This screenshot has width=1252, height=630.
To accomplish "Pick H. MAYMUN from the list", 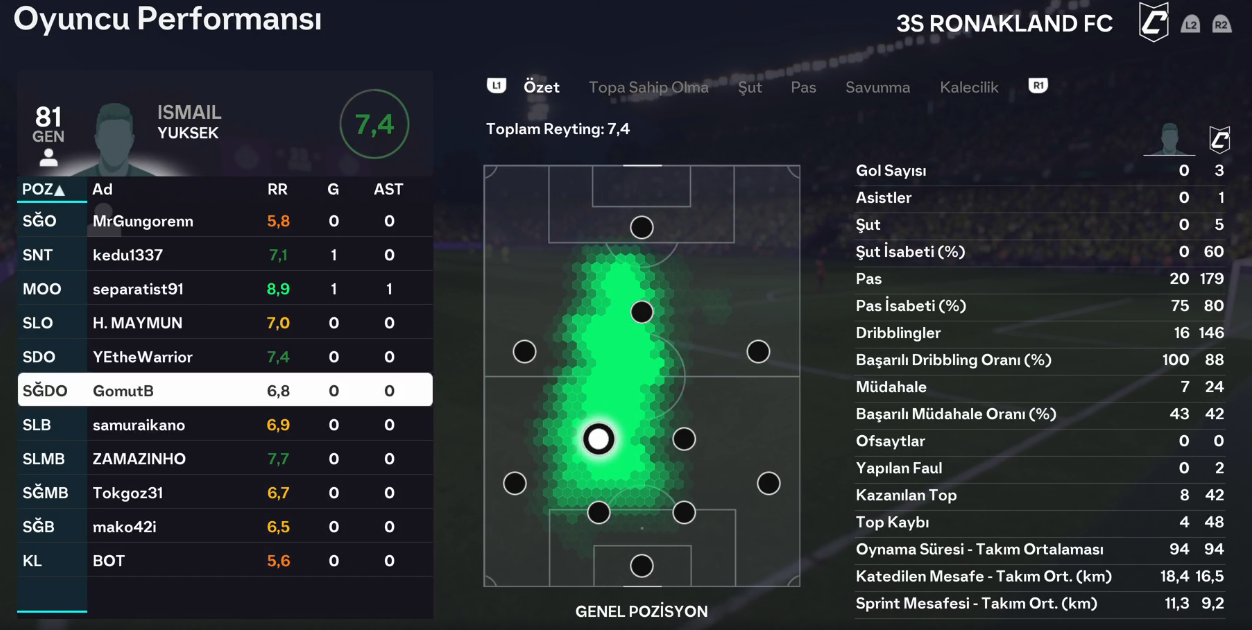I will pyautogui.click(x=225, y=323).
